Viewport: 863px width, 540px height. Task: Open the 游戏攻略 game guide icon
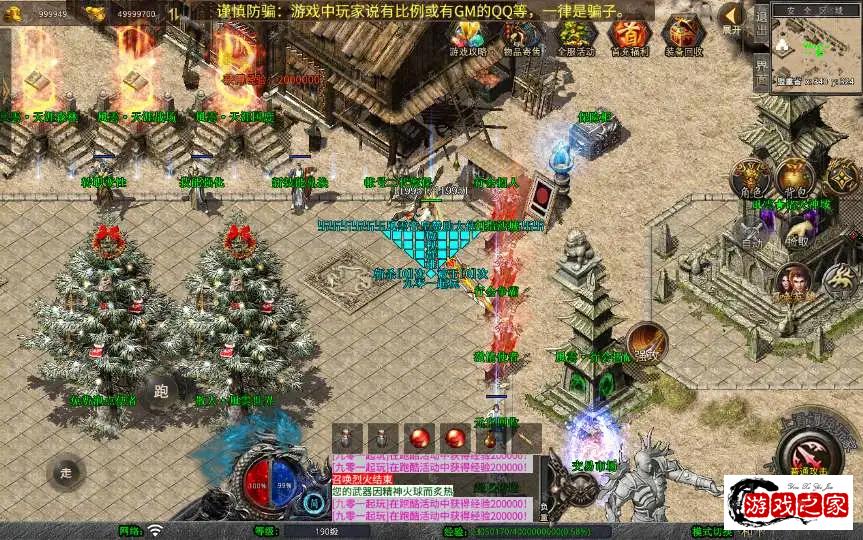click(x=467, y=37)
